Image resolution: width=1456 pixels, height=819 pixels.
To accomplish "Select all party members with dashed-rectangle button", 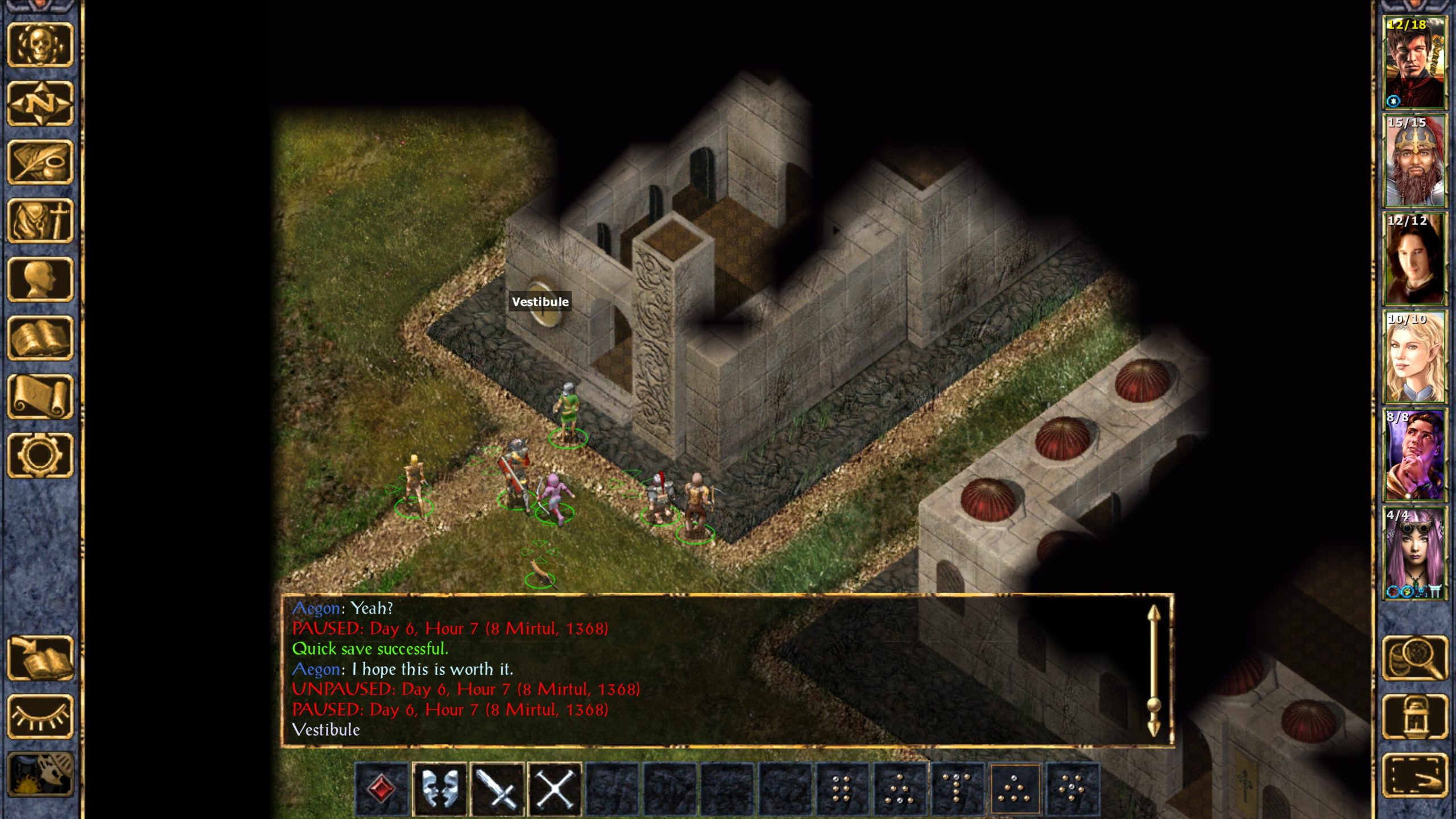I will tap(1415, 775).
